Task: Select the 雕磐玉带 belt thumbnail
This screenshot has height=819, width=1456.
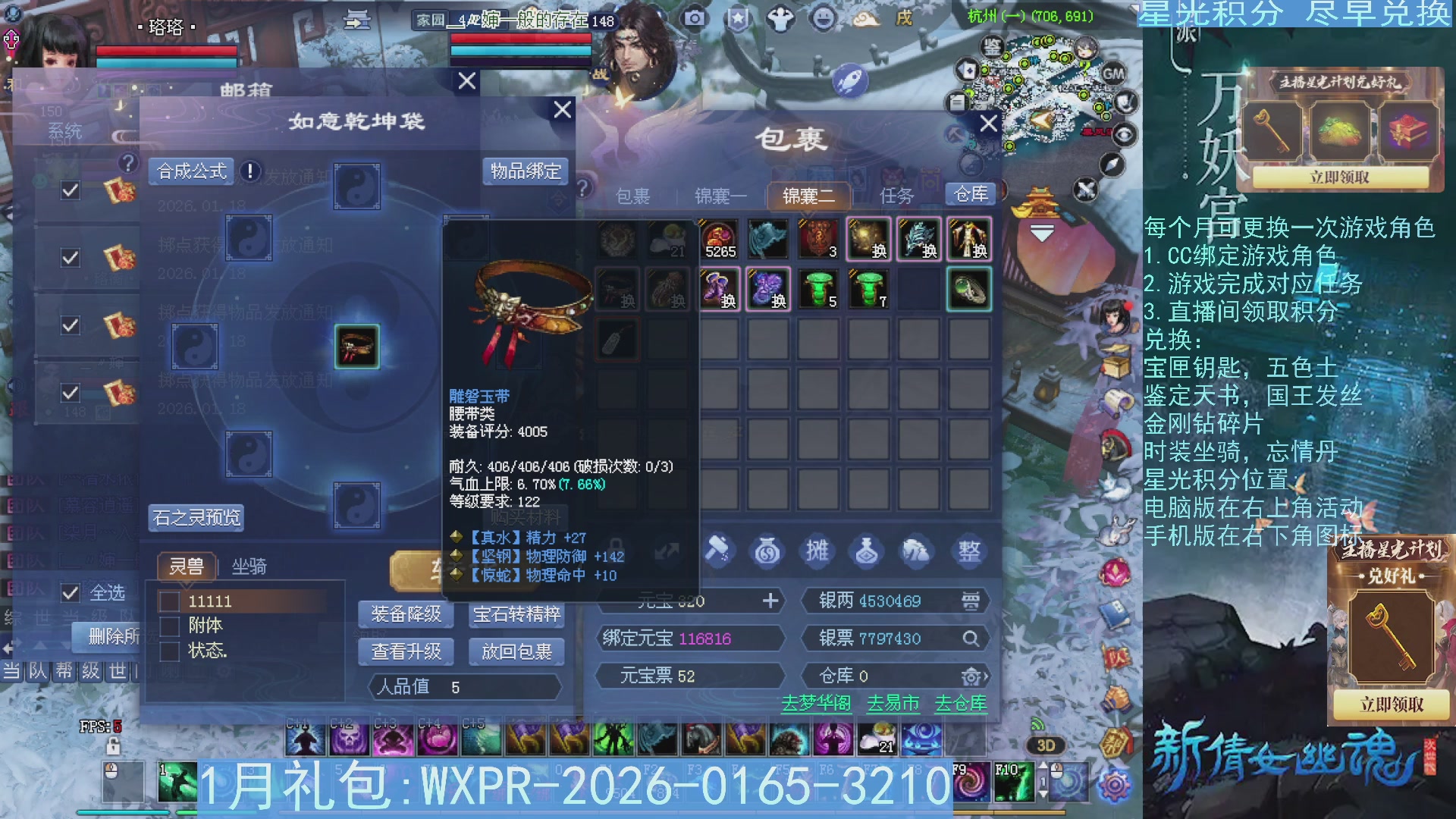Action: 356,347
